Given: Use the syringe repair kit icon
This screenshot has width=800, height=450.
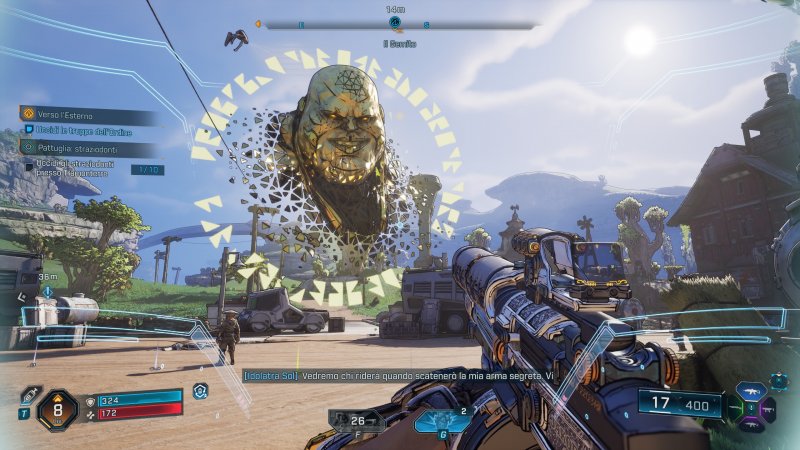Looking at the screenshot, I should coord(28,396).
